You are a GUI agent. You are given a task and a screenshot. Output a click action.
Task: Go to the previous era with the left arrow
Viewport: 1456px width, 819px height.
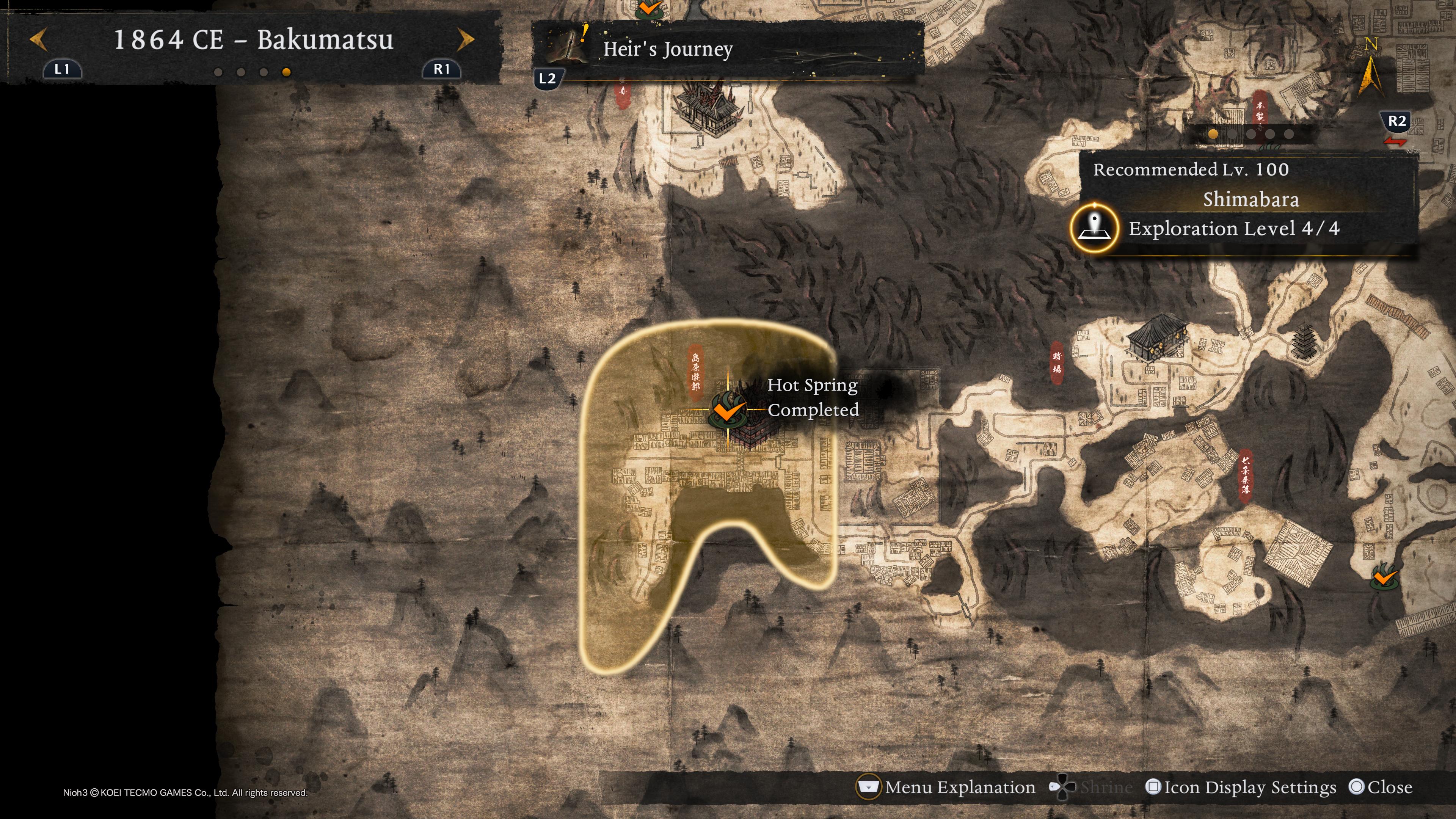click(x=38, y=40)
